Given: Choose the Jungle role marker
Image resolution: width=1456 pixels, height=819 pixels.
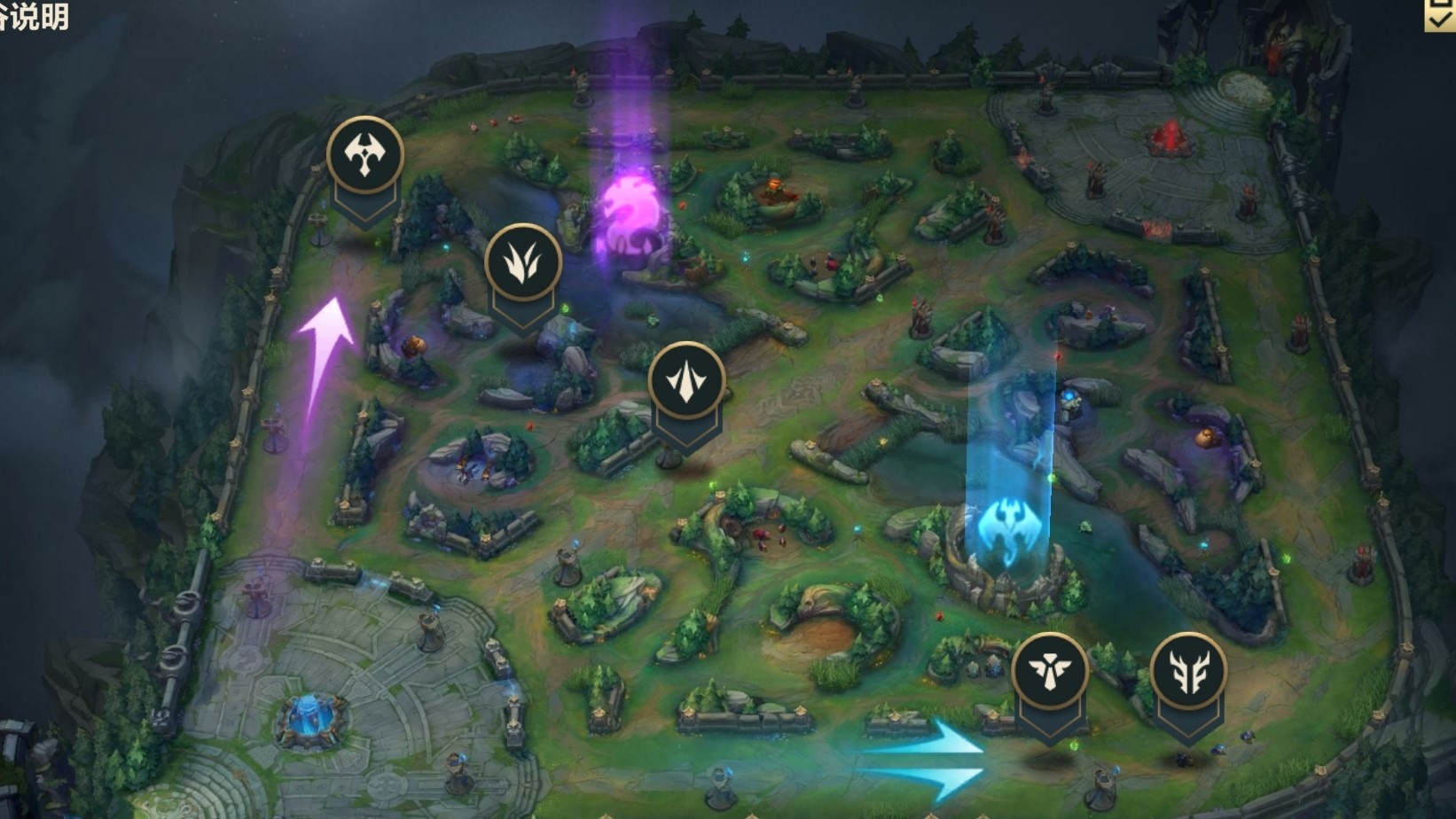Looking at the screenshot, I should (x=523, y=261).
